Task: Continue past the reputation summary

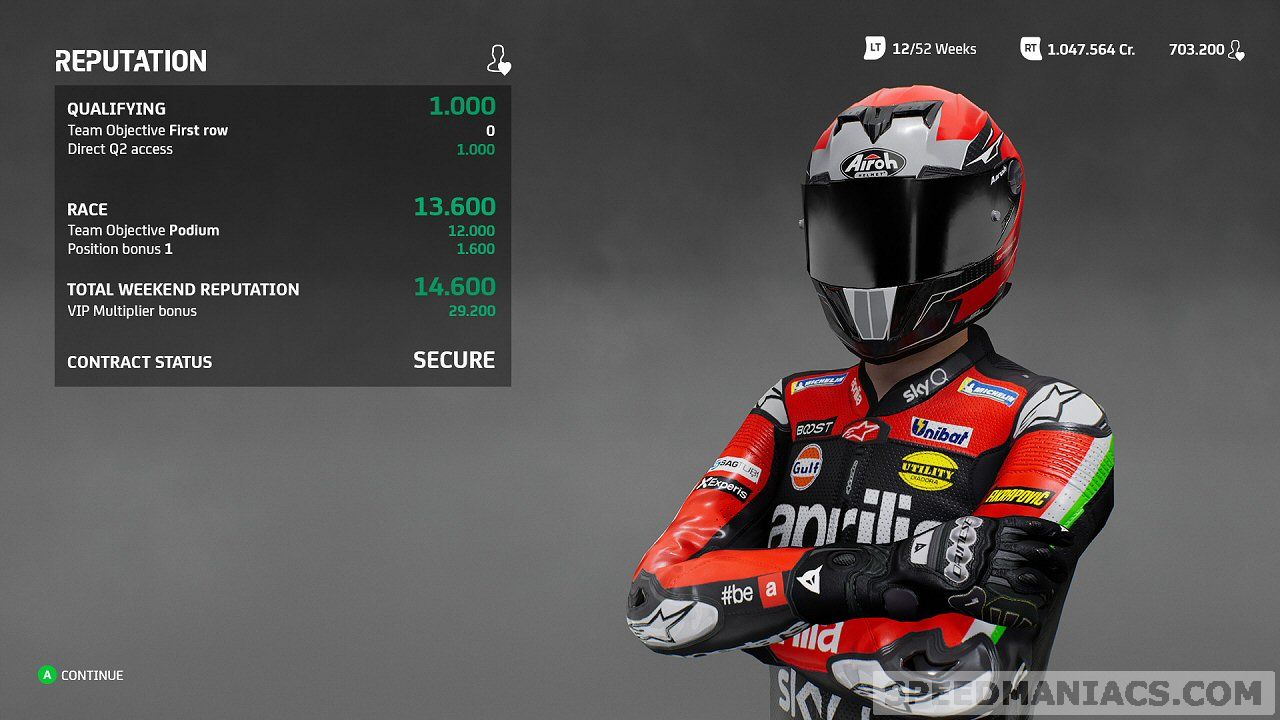Action: click(x=80, y=675)
